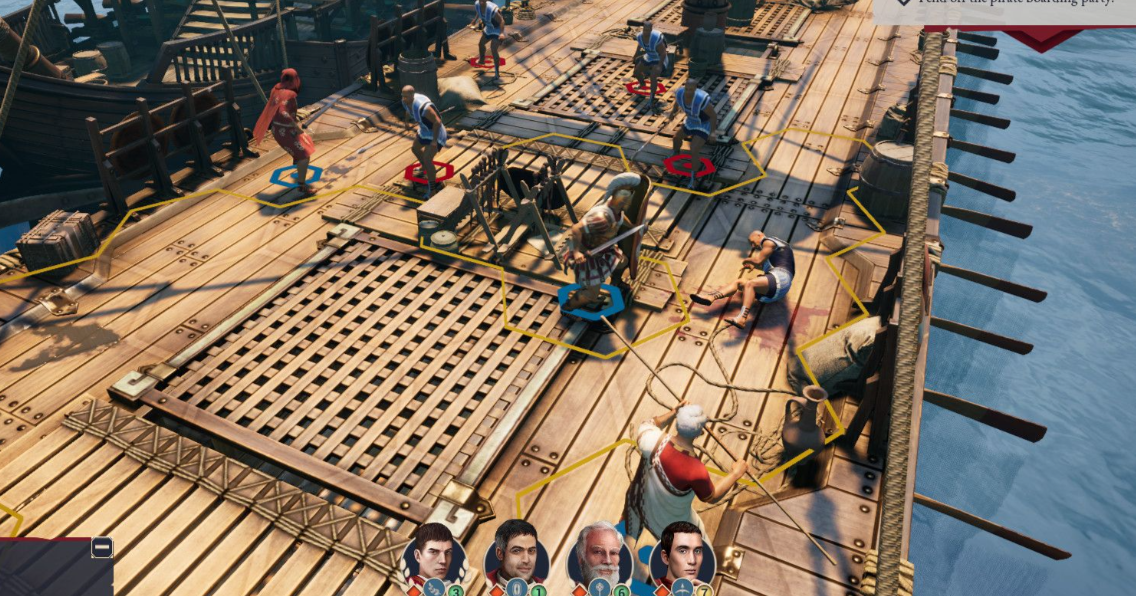Select the young dark-haired soldier portrait
This screenshot has width=1136, height=596.
(x=432, y=553)
